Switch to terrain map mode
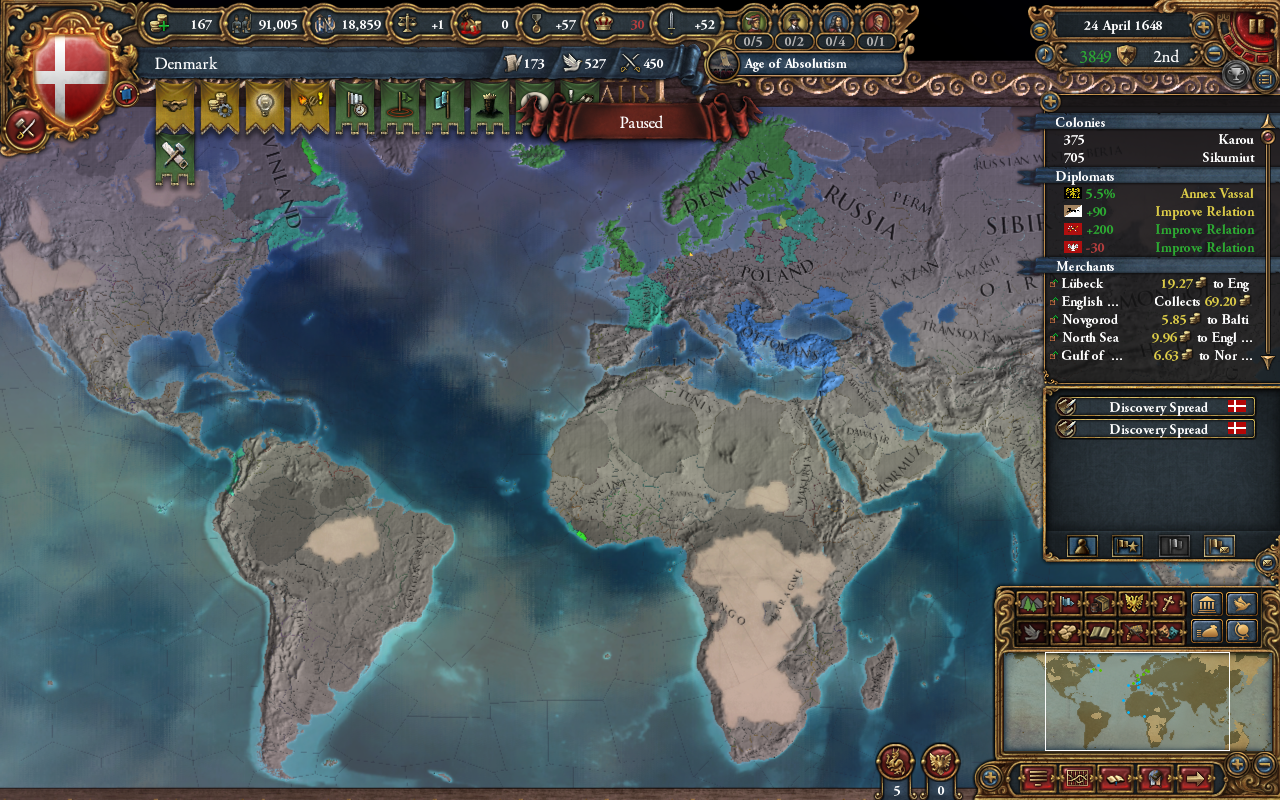1280x800 pixels. click(1029, 604)
